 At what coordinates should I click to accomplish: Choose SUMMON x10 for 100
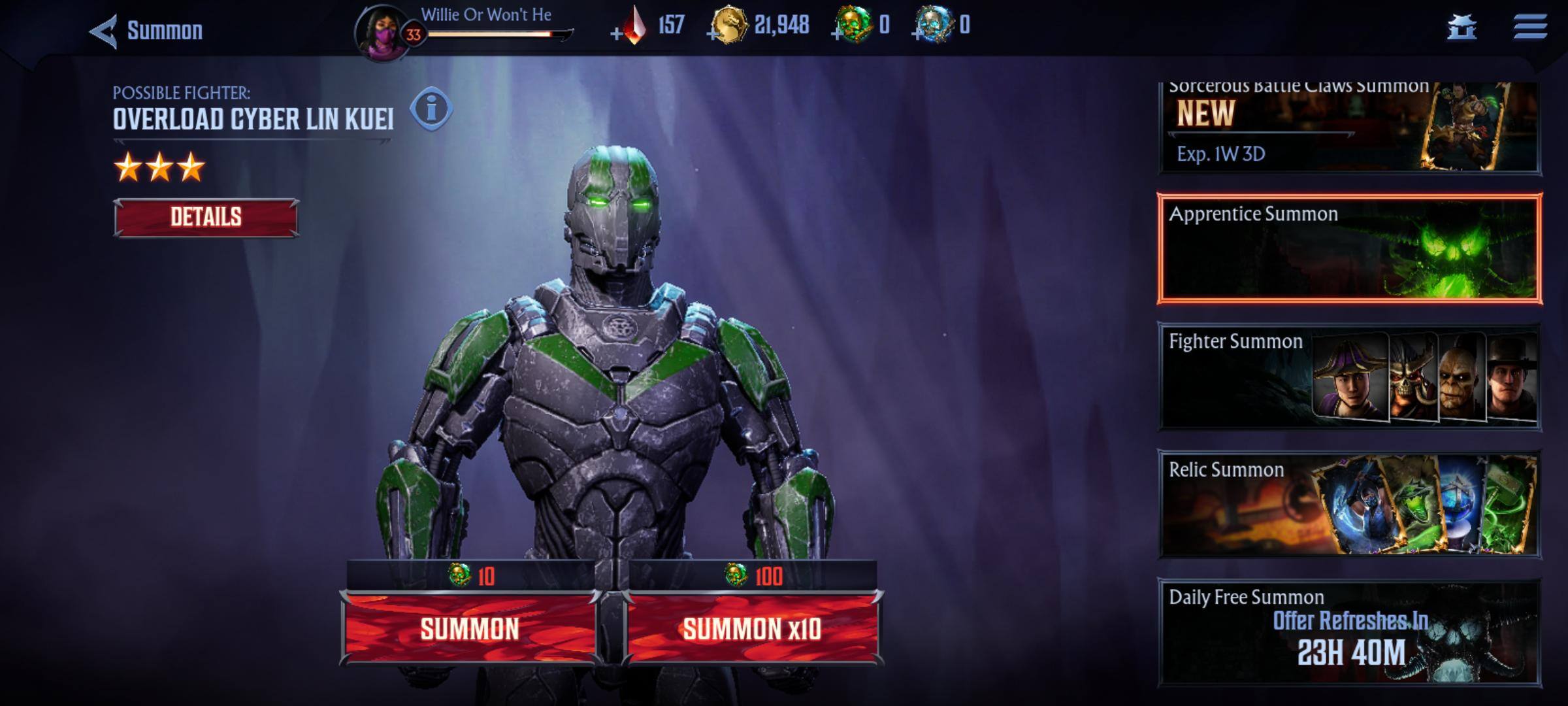click(x=752, y=628)
